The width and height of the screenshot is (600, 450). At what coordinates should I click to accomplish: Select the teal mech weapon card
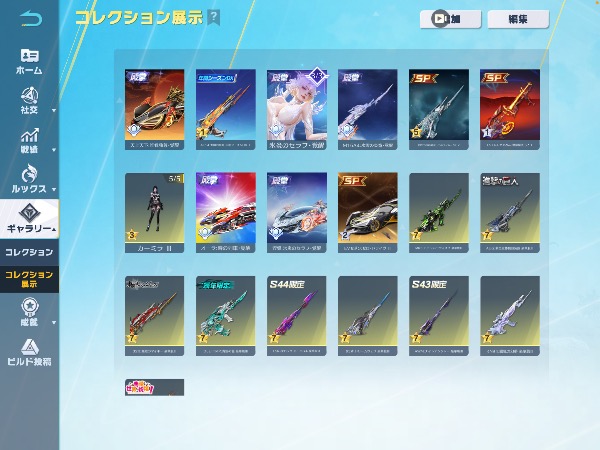click(x=225, y=315)
